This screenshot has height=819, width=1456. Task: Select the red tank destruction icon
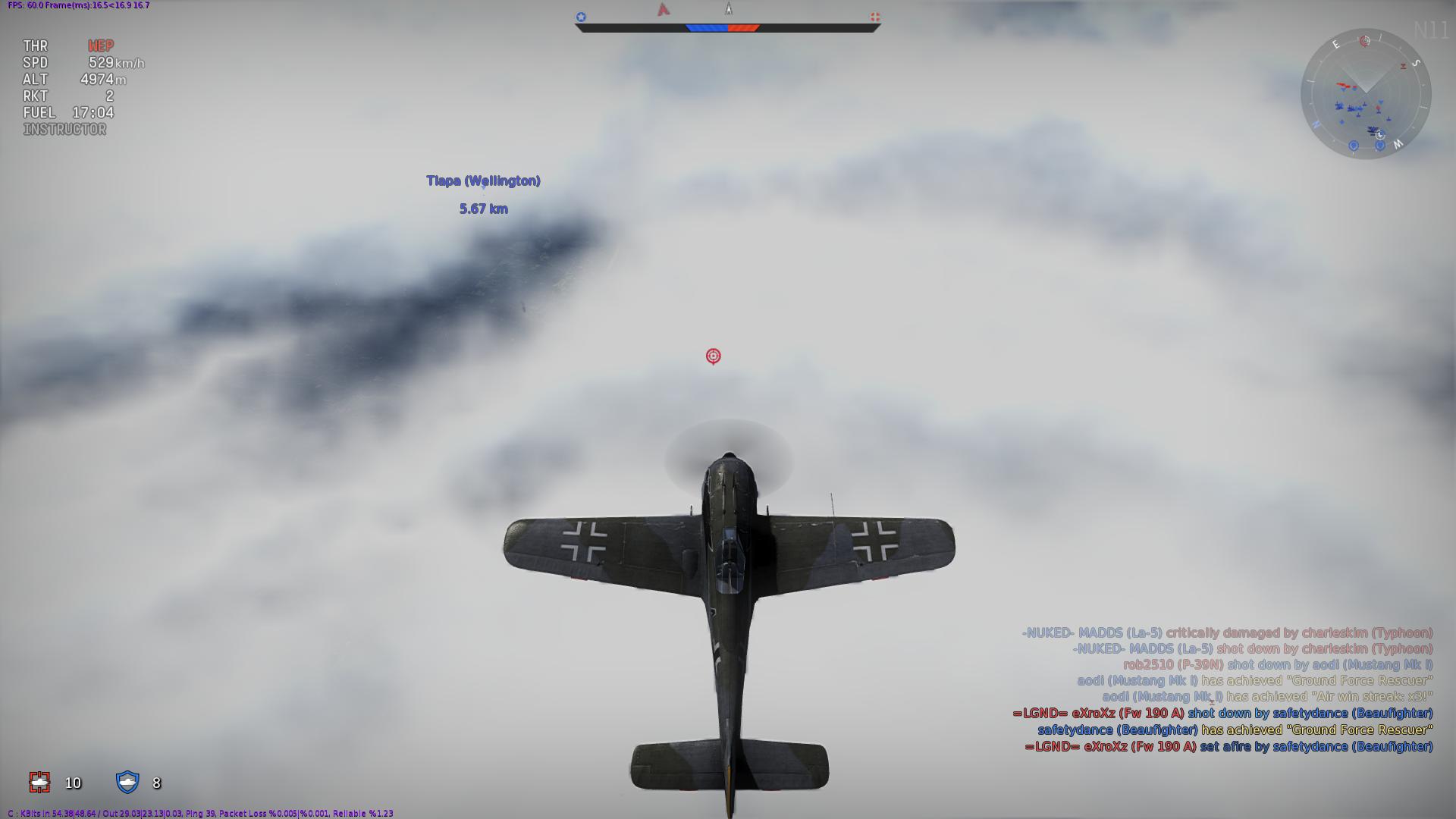pyautogui.click(x=39, y=783)
